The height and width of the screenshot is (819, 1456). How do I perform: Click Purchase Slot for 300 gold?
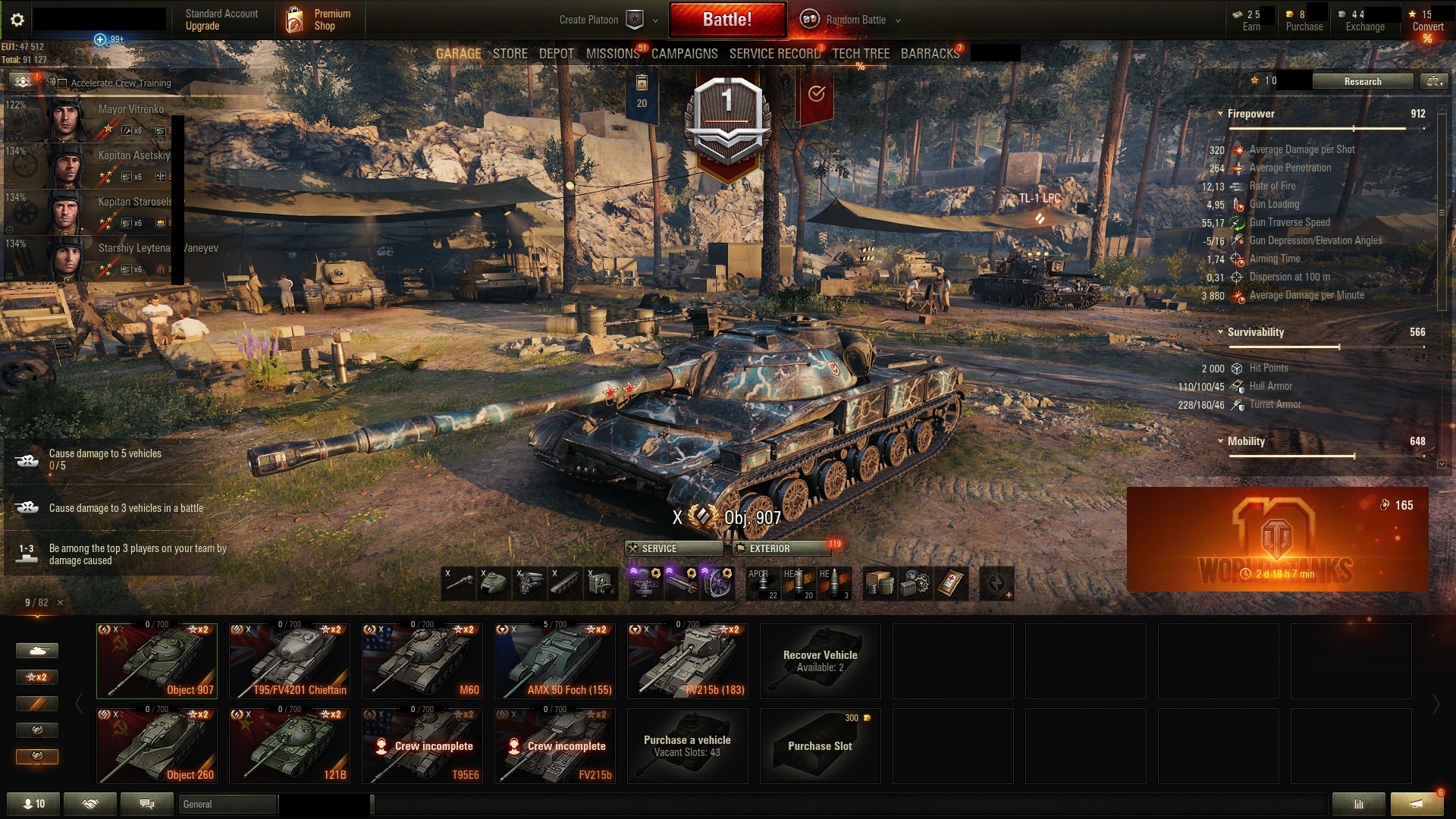819,746
